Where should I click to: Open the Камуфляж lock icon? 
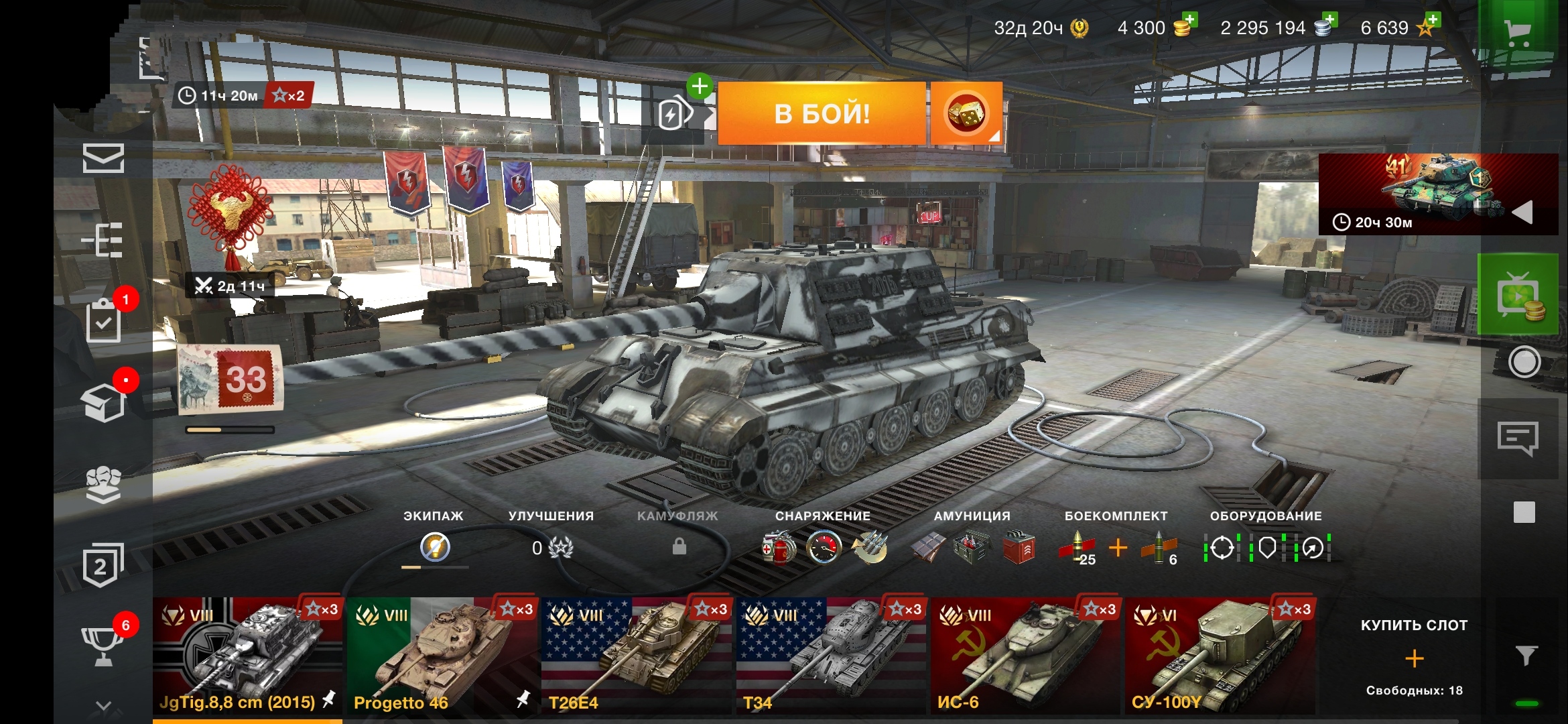coord(679,547)
